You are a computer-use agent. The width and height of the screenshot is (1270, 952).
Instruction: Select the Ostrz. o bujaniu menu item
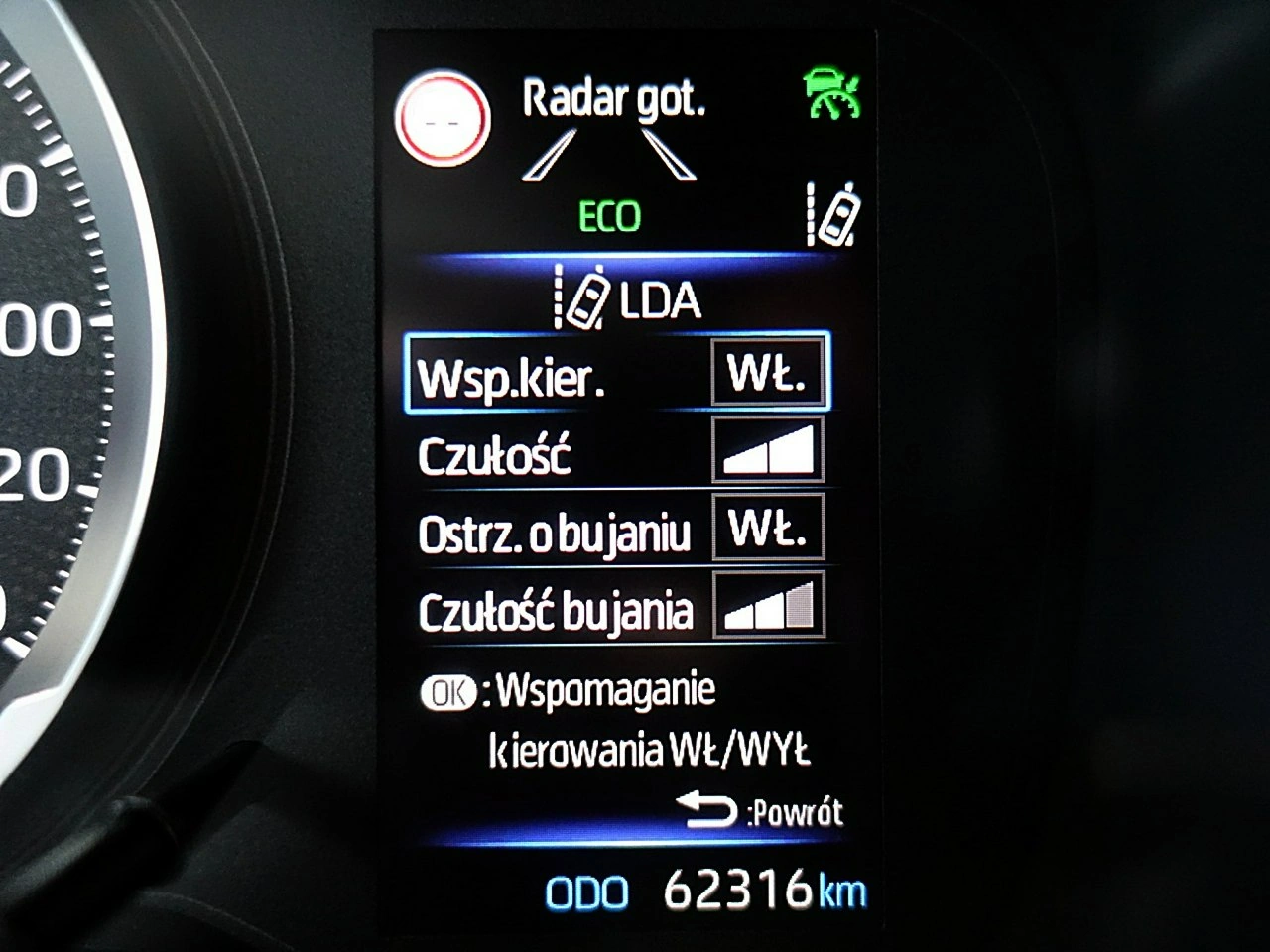point(557,533)
